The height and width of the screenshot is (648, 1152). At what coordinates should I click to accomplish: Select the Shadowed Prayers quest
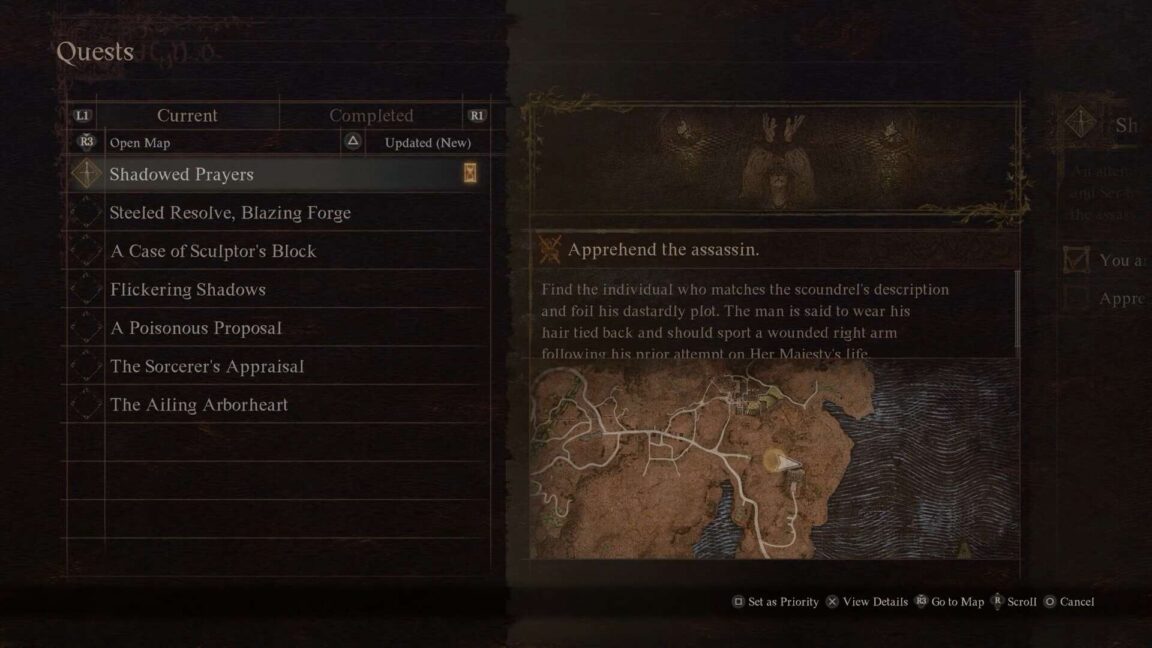[x=182, y=174]
